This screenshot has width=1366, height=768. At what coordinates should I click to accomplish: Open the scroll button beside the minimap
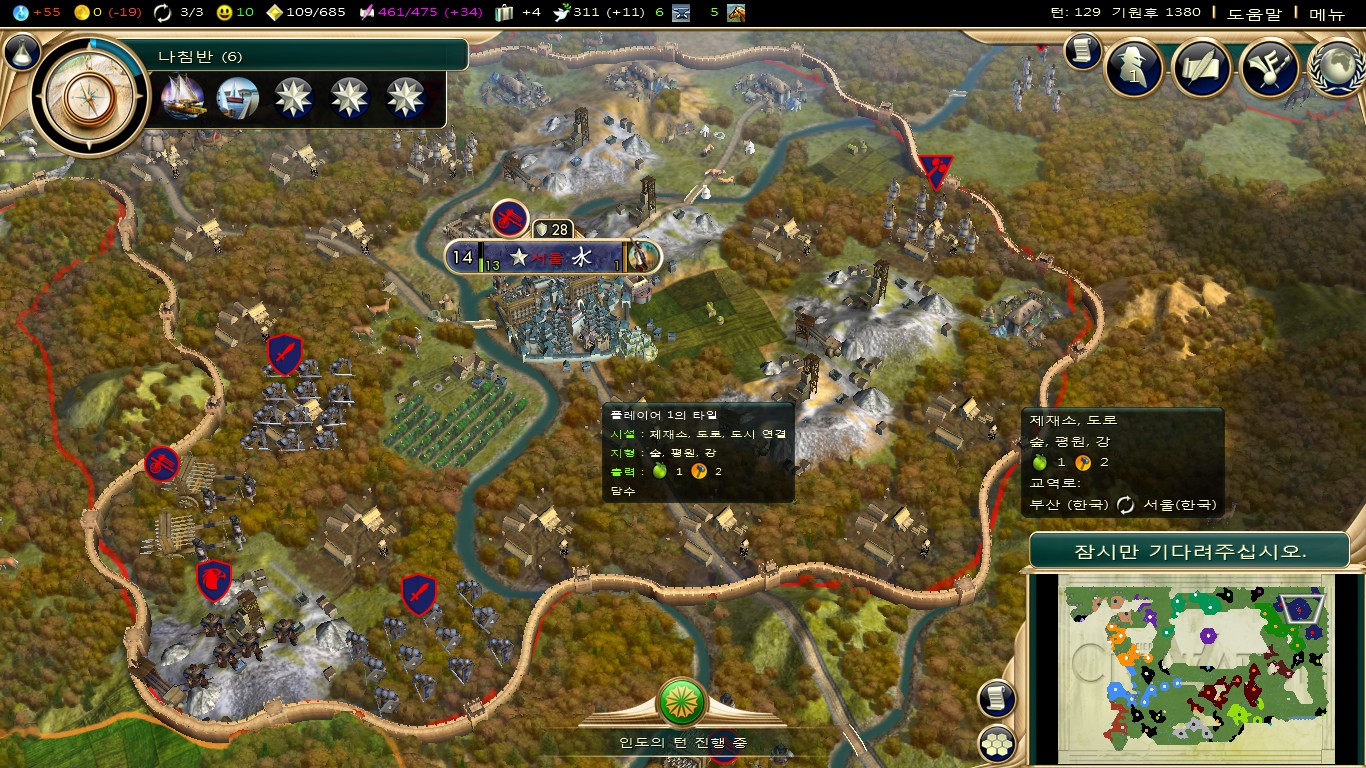tap(997, 698)
